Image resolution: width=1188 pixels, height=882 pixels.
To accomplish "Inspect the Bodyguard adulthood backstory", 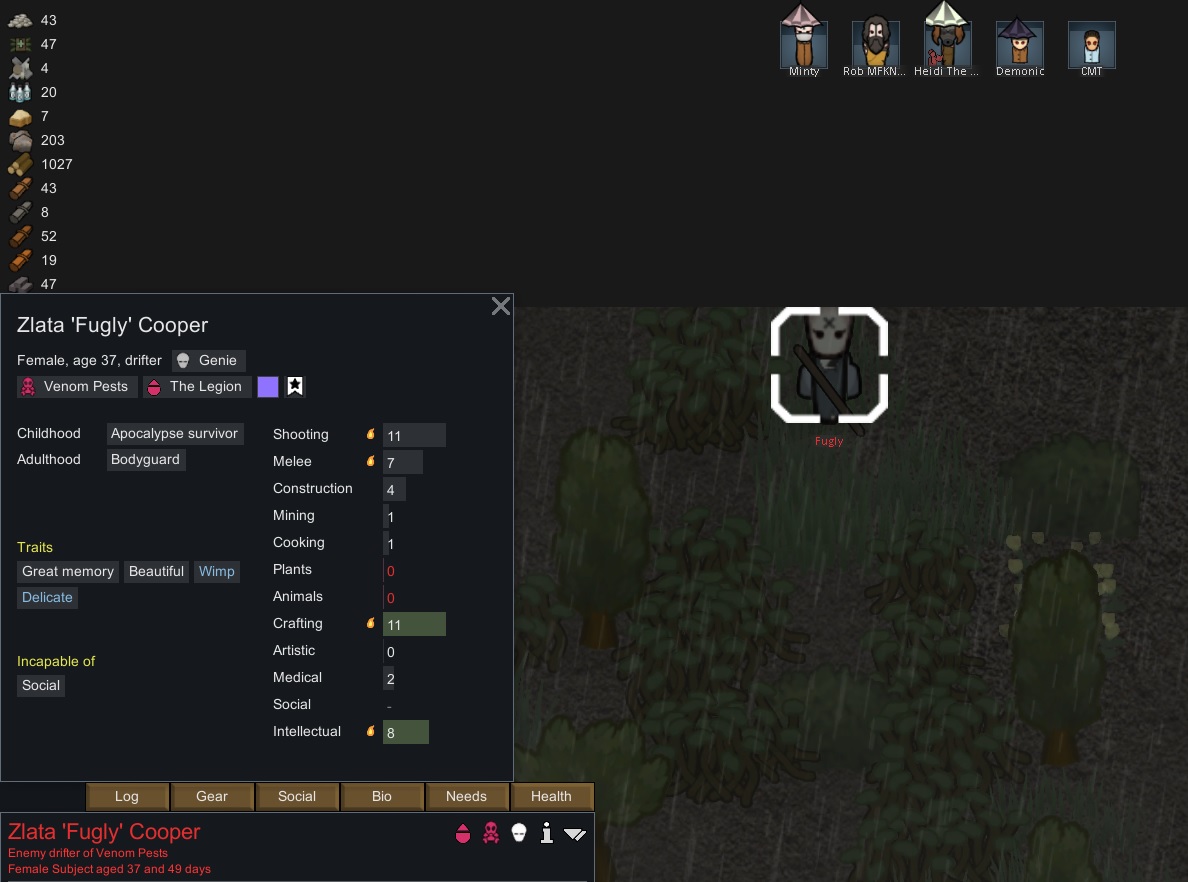I will (145, 459).
